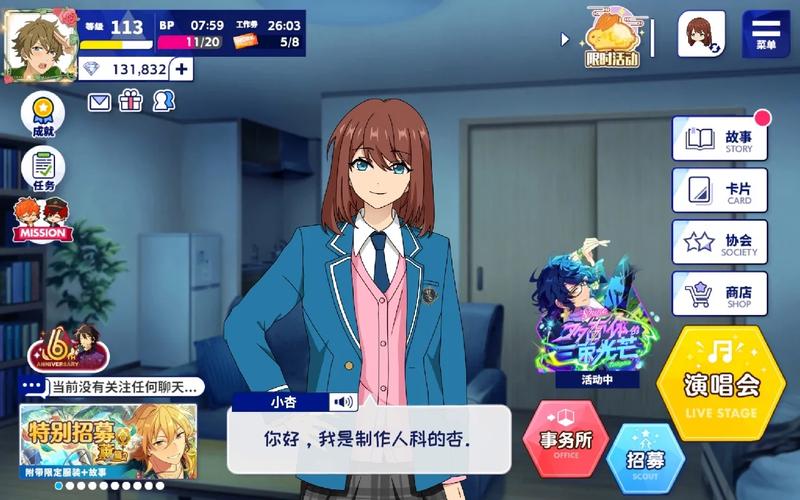The height and width of the screenshot is (500, 800).
Task: Replay voice with the speaker icon
Action: click(x=344, y=402)
